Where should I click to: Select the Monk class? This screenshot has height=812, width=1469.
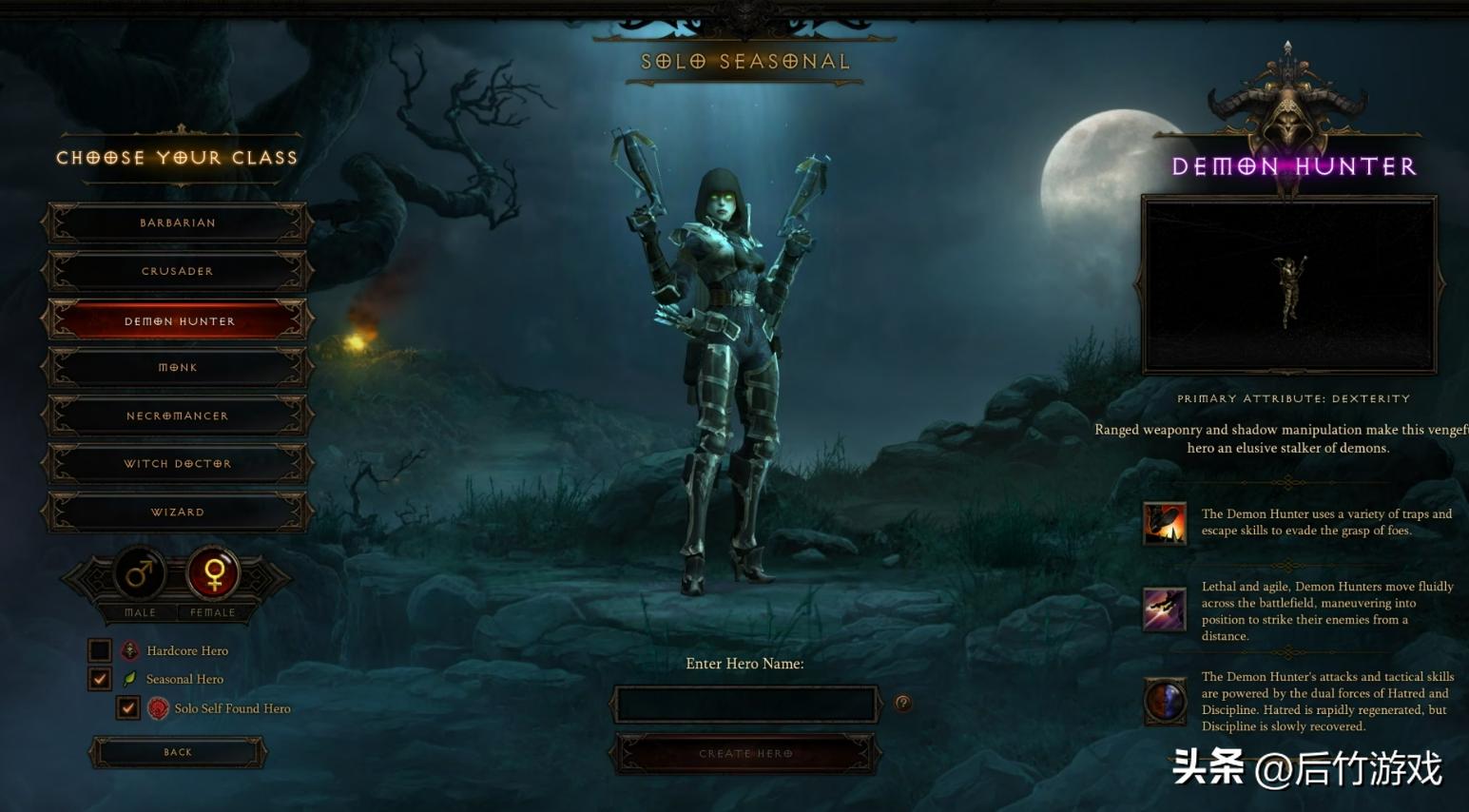(178, 367)
